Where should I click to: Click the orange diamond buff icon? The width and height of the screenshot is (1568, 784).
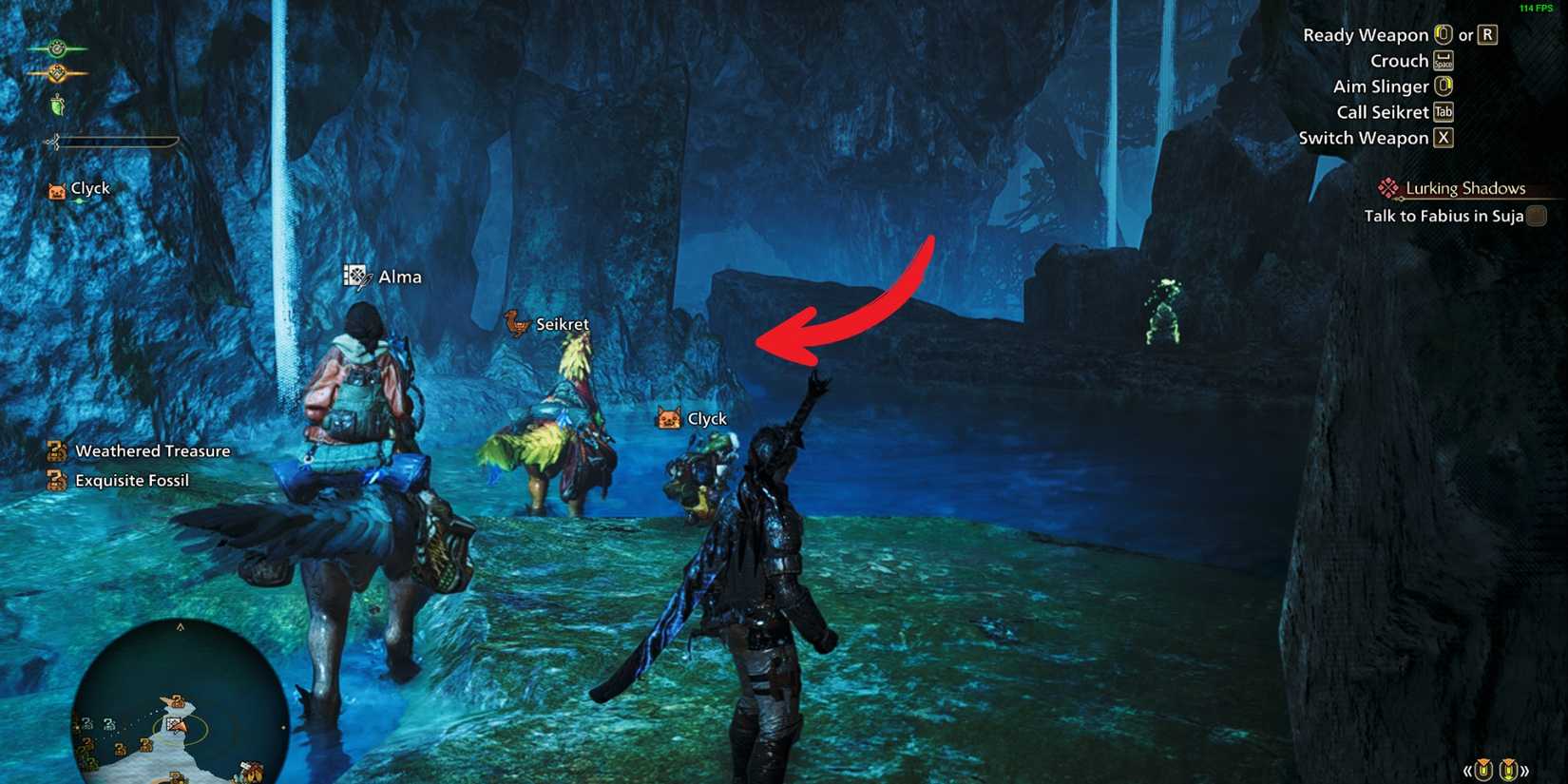56,72
